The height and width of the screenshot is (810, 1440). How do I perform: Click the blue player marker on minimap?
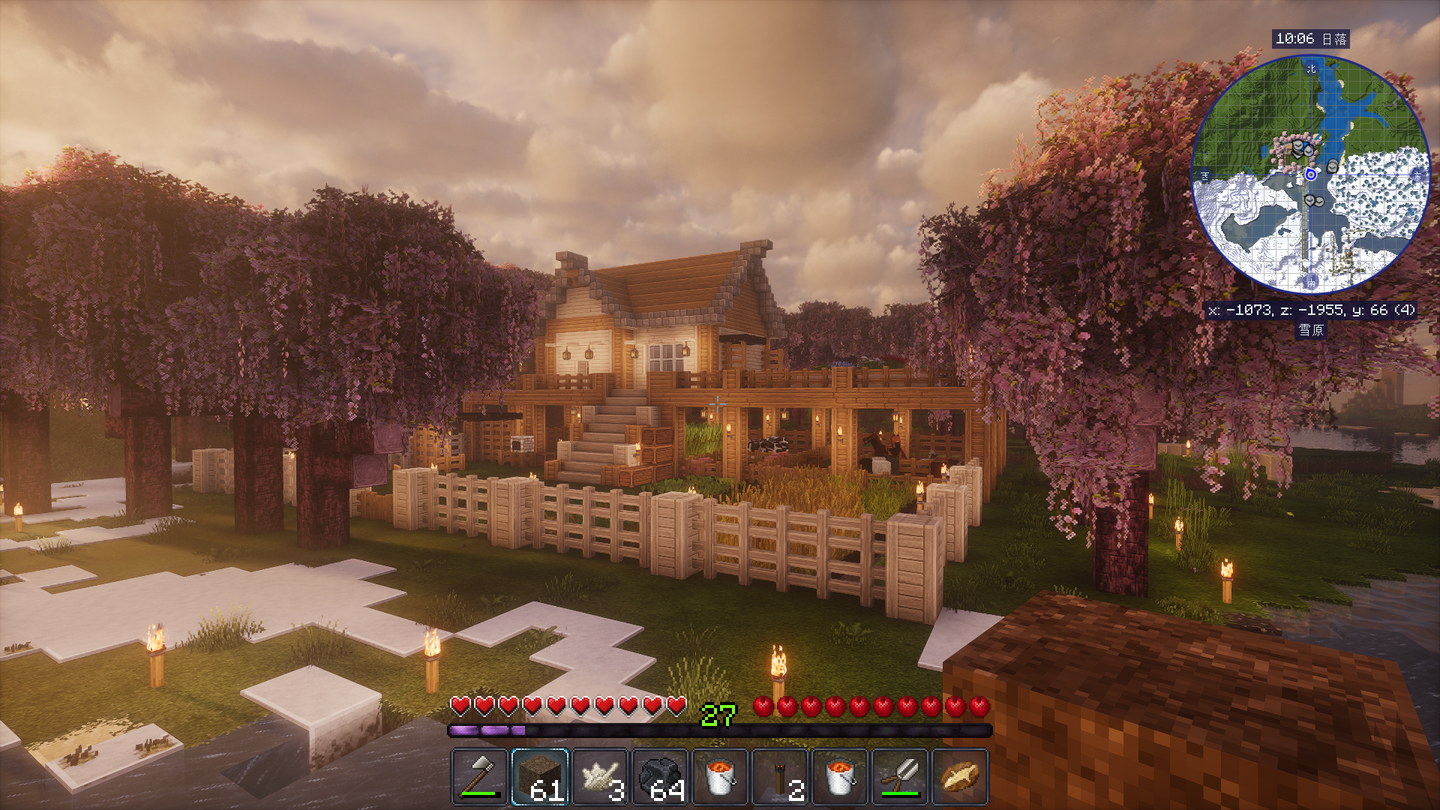1310,174
